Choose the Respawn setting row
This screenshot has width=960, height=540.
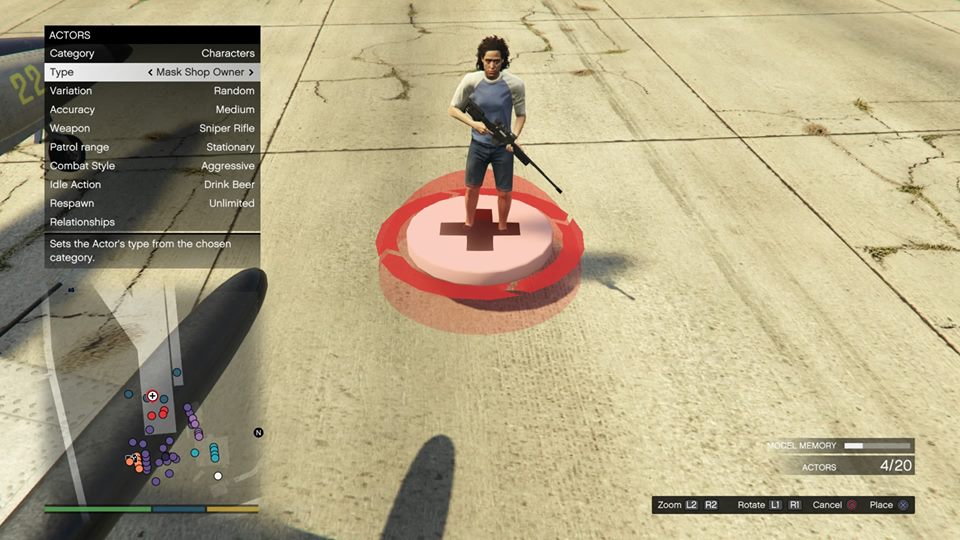tap(152, 203)
